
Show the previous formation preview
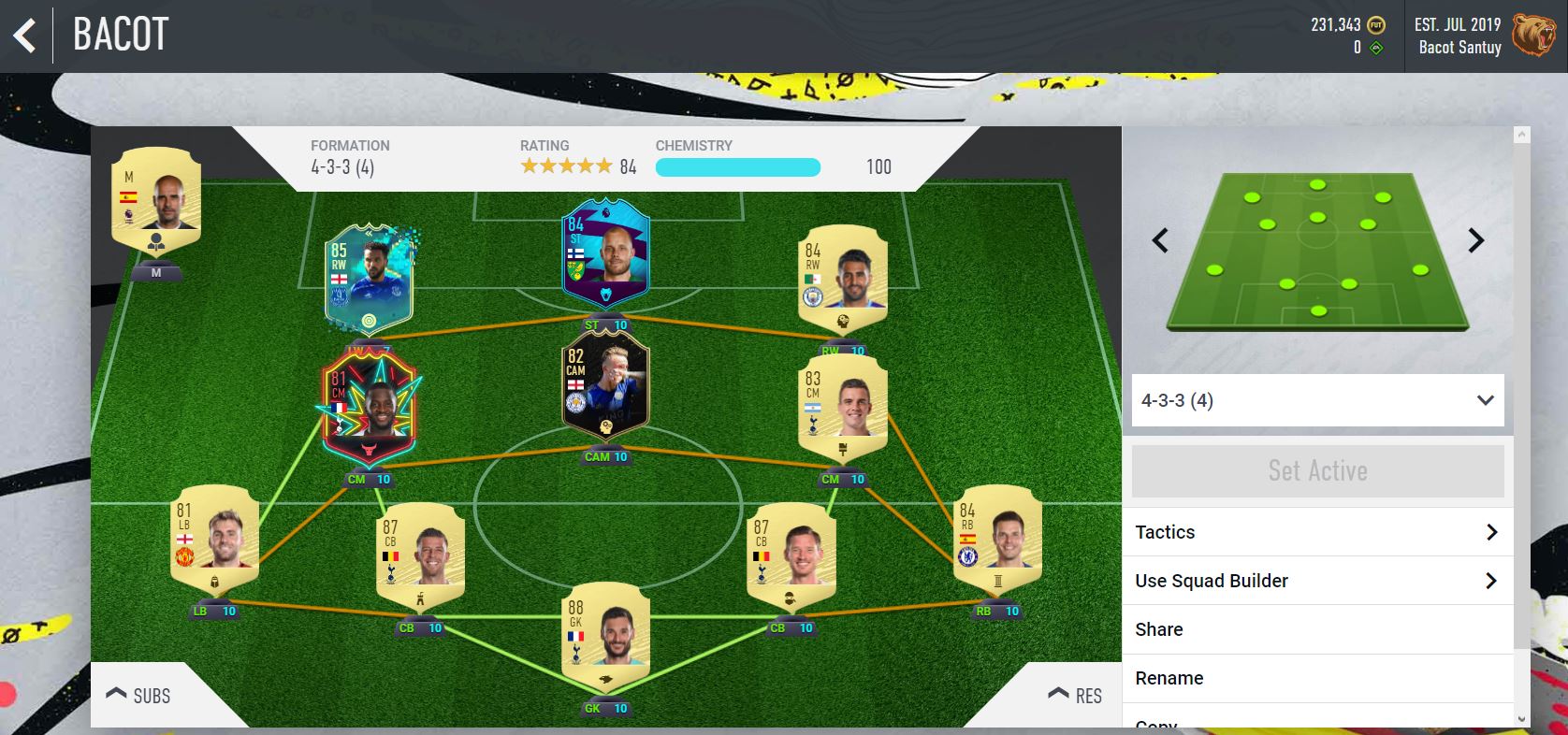(1160, 241)
